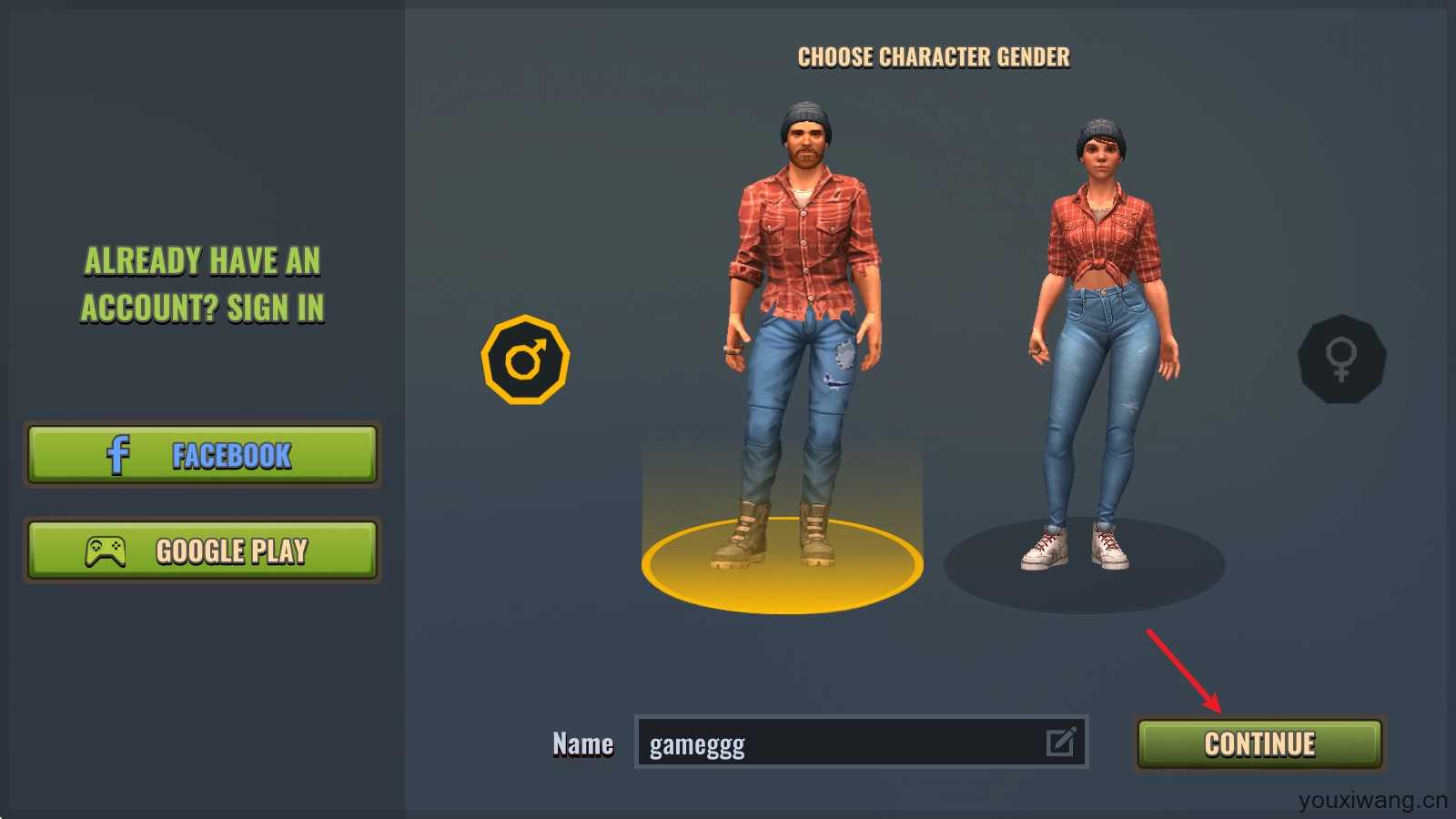Tap the edit name pencil icon
Image resolution: width=1456 pixels, height=819 pixels.
(1061, 743)
